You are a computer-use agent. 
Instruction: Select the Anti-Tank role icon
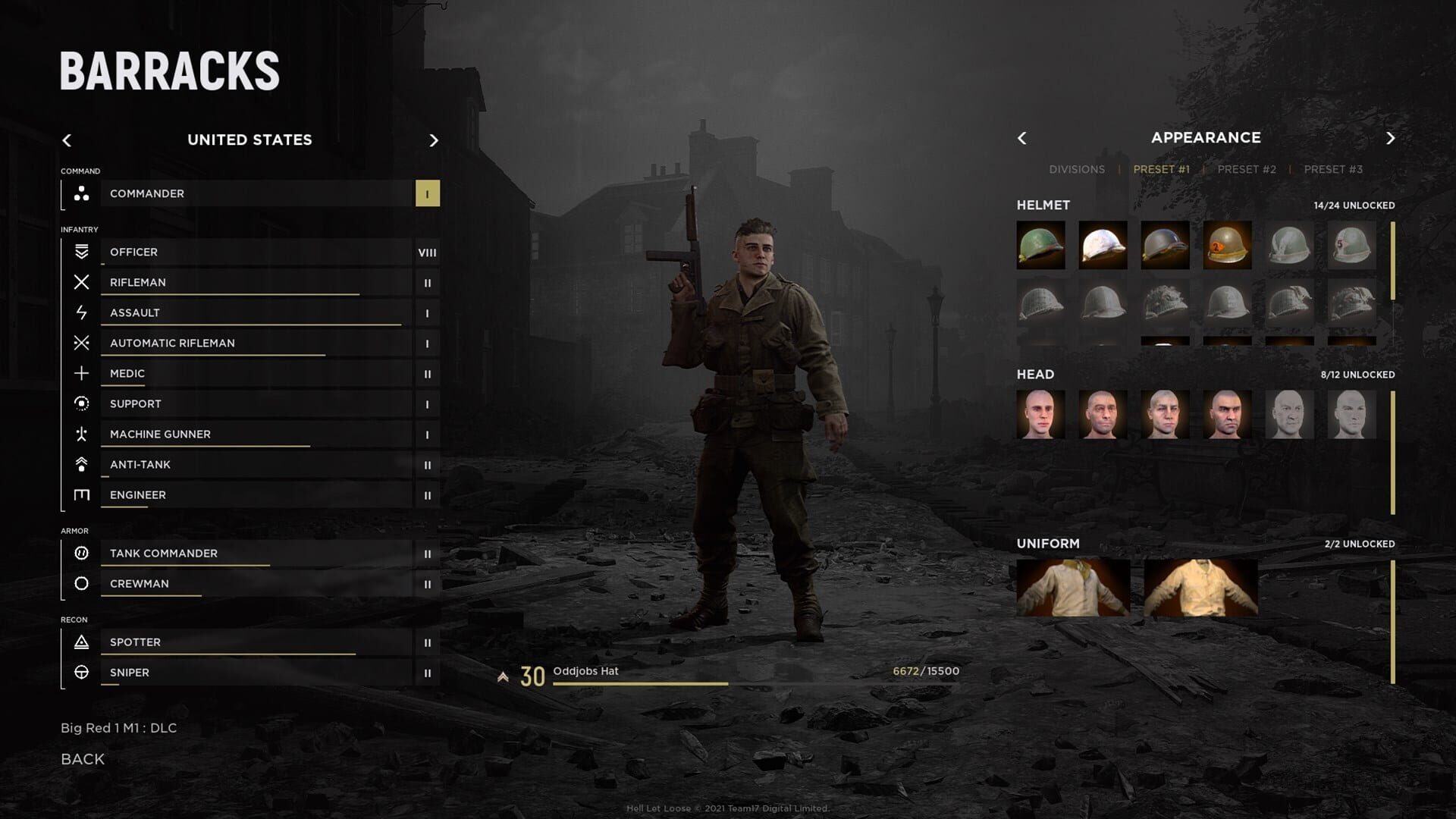(83, 464)
